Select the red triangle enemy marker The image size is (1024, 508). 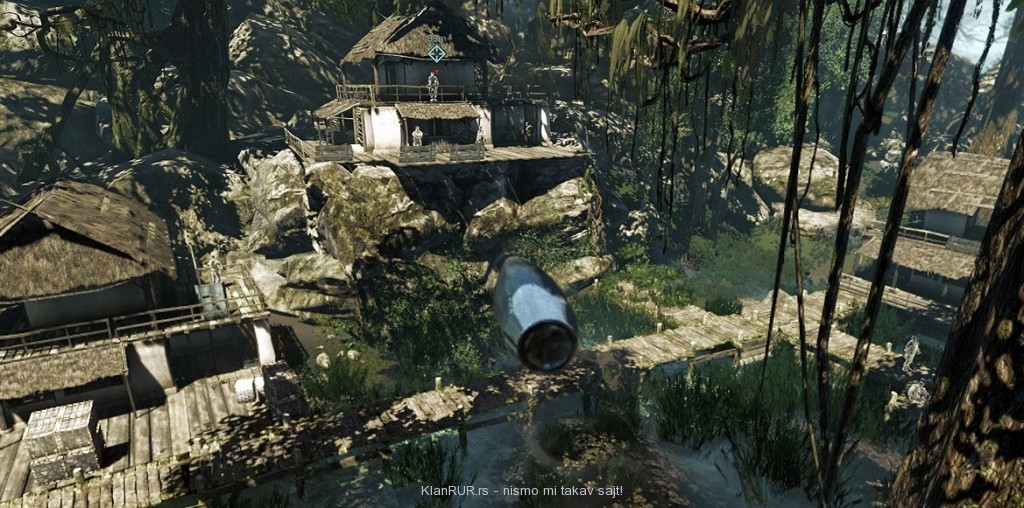click(436, 72)
